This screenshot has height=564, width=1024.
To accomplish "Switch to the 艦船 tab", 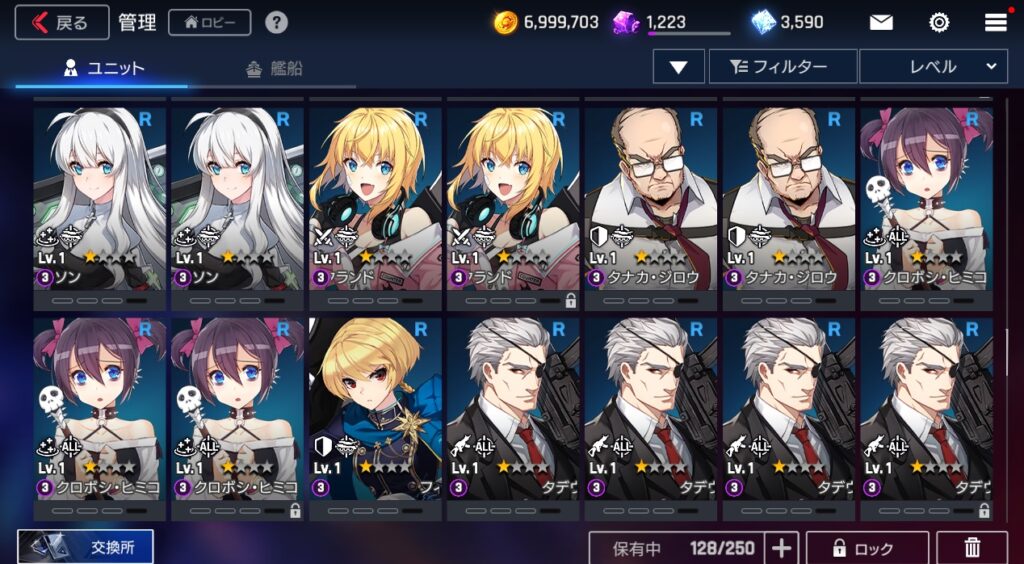I will 273,68.
